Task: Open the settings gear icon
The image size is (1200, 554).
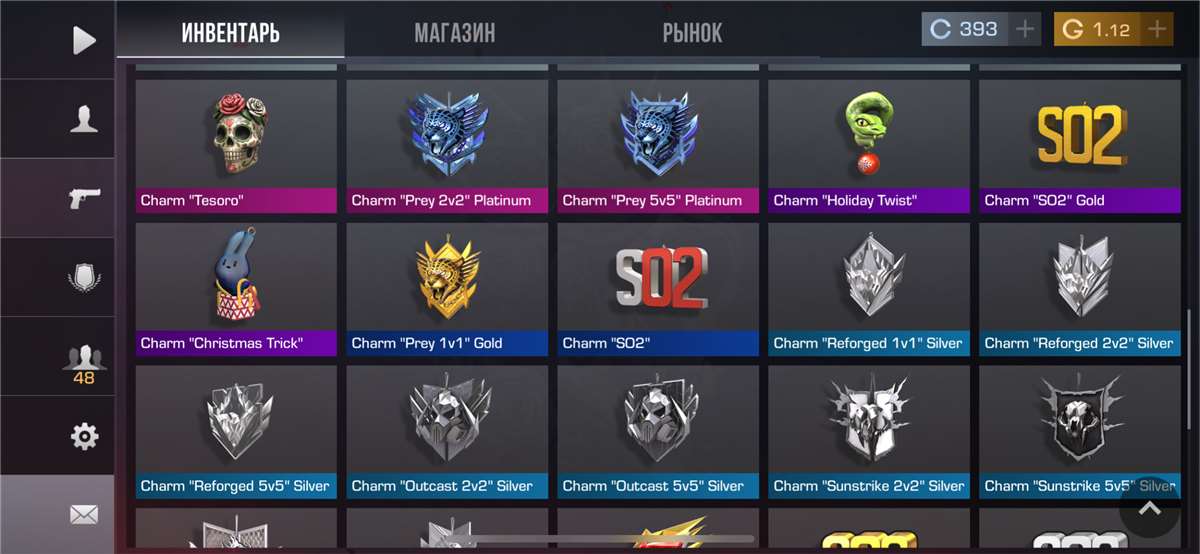Action: click(x=84, y=436)
